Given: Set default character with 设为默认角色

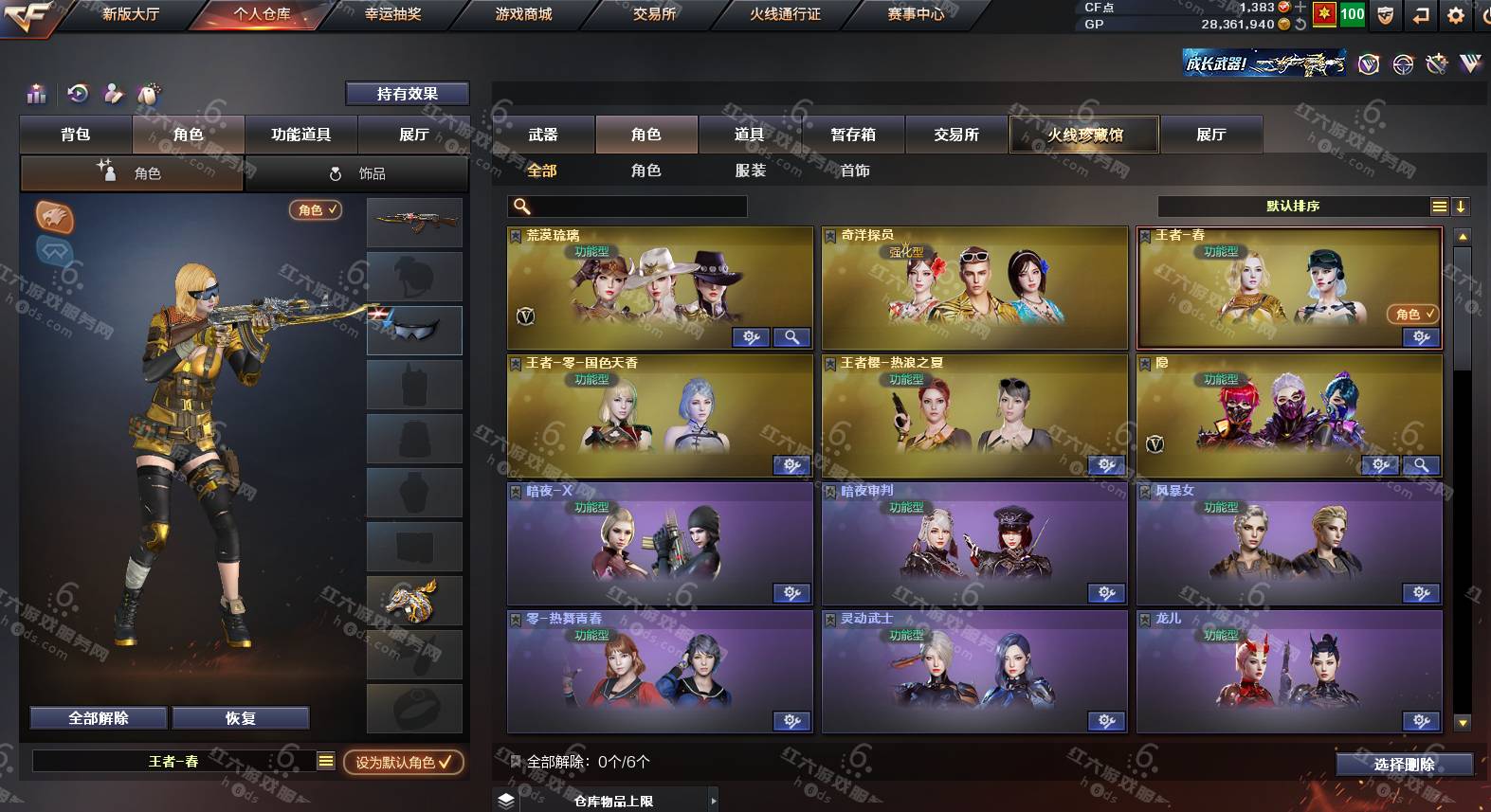Looking at the screenshot, I should pyautogui.click(x=403, y=762).
